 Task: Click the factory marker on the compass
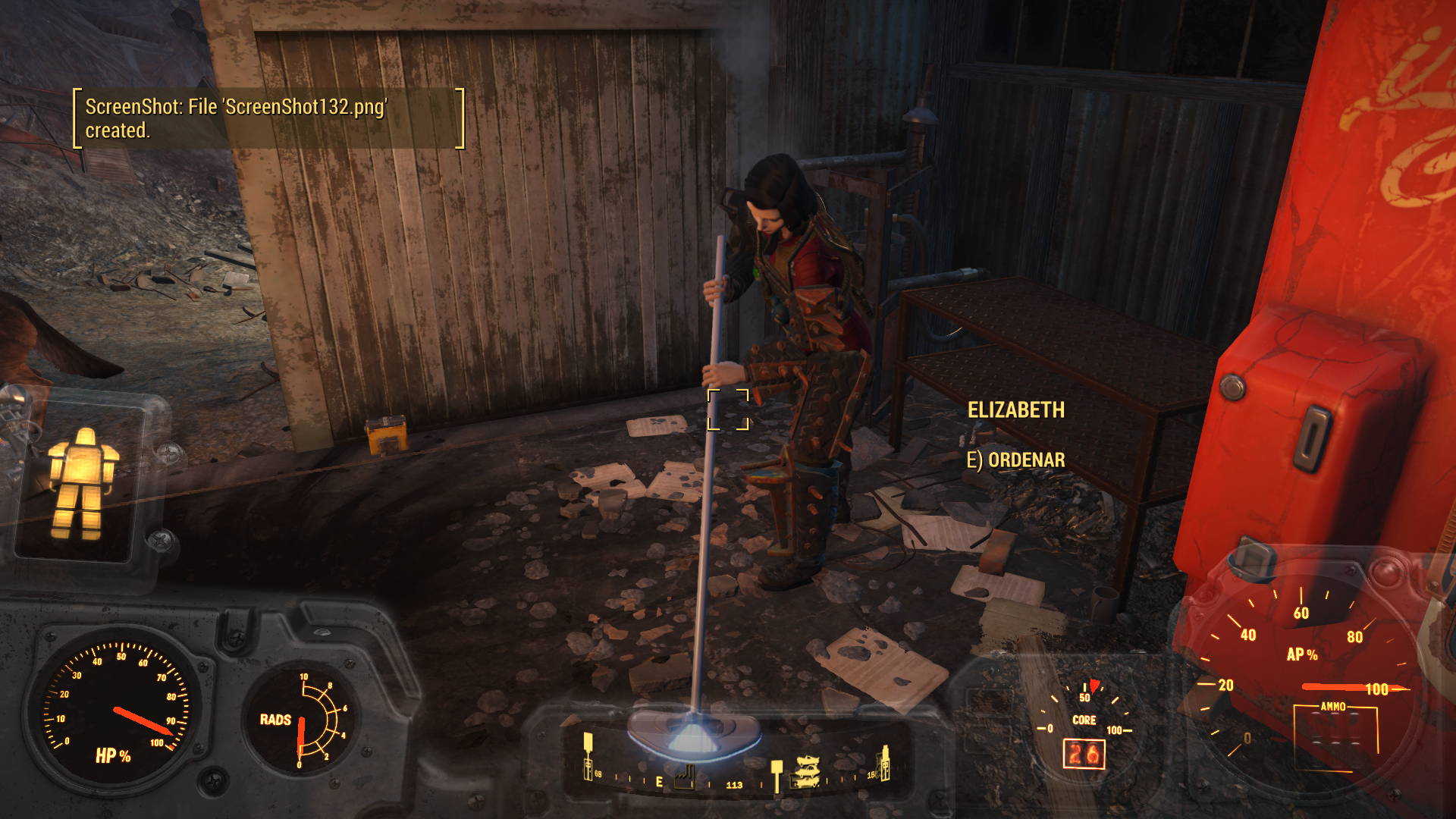(x=684, y=778)
